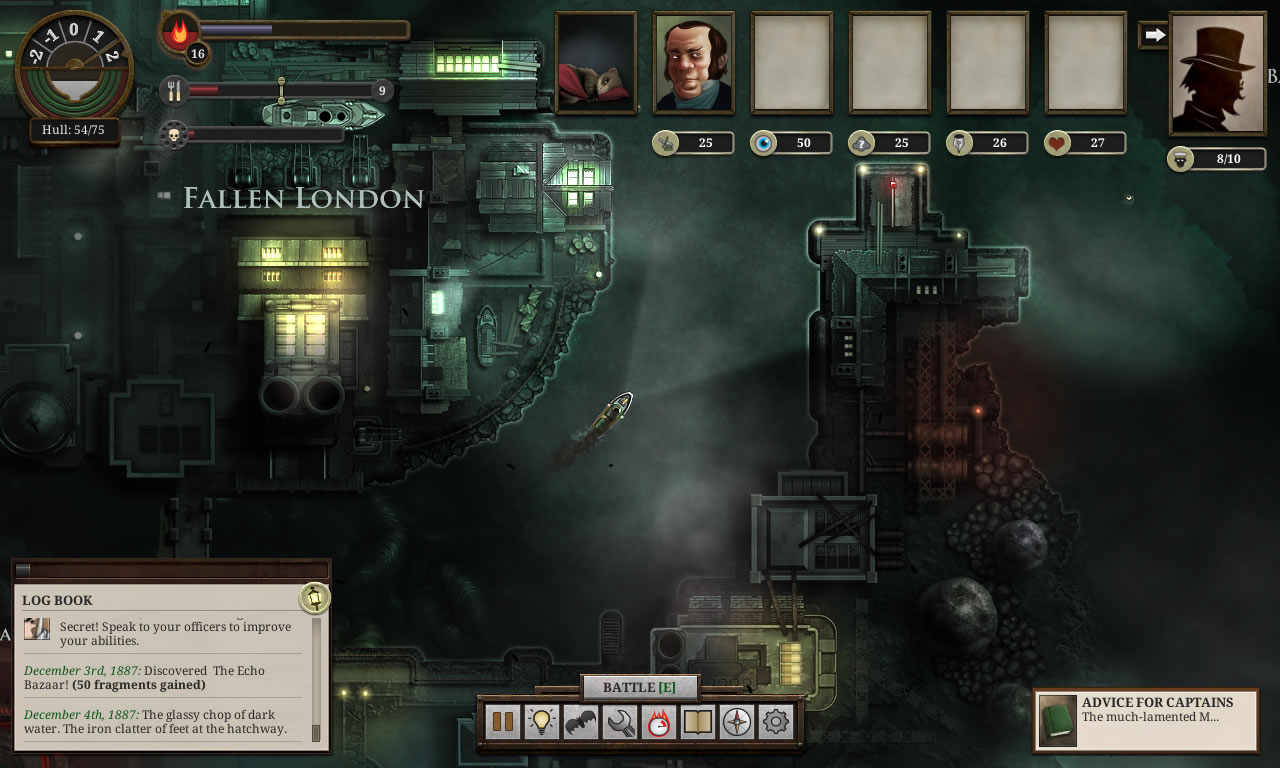Click the engine speed dial gauge
This screenshot has width=1280, height=768.
coord(74,66)
